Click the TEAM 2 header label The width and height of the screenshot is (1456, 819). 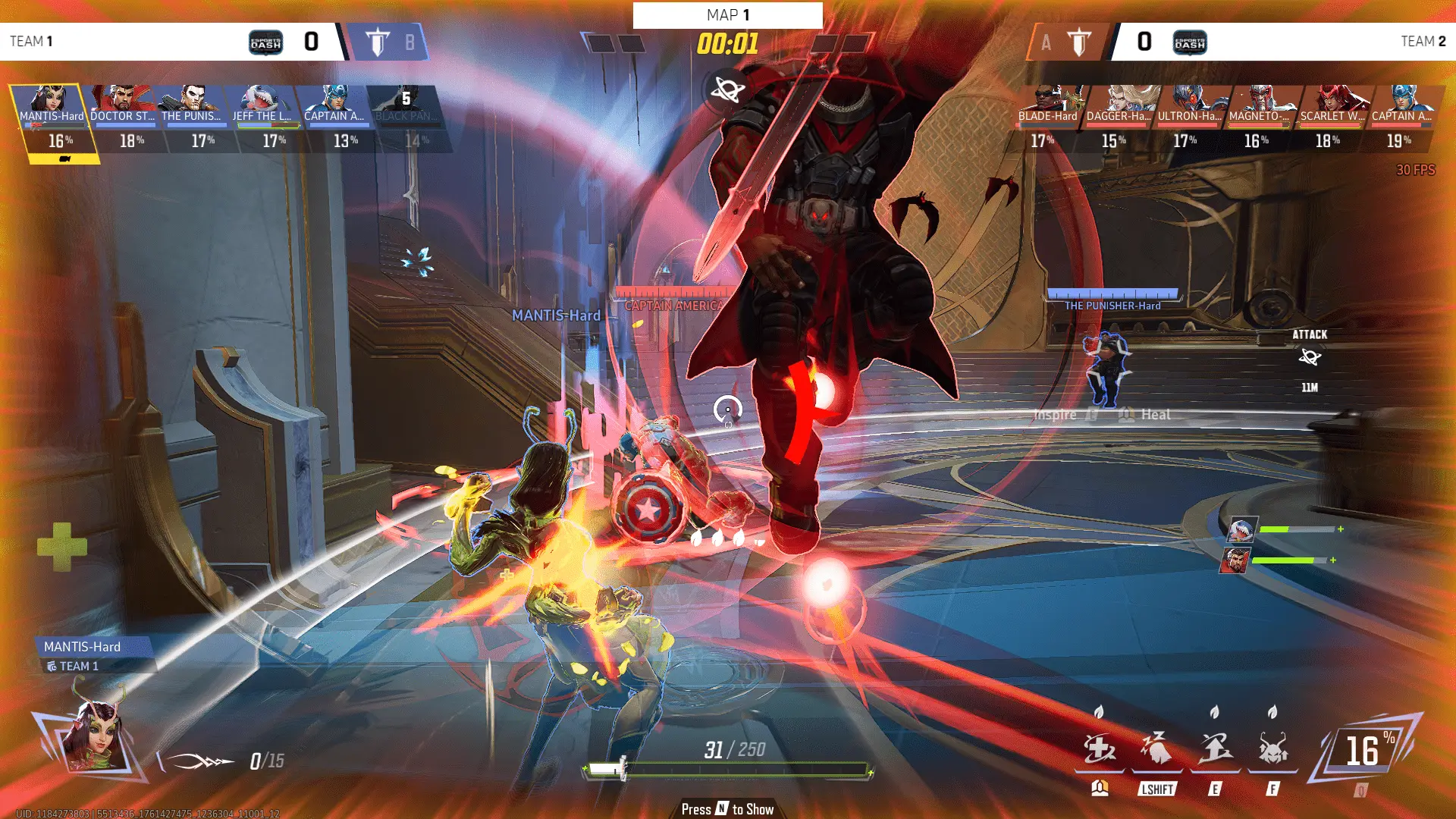[x=1424, y=42]
